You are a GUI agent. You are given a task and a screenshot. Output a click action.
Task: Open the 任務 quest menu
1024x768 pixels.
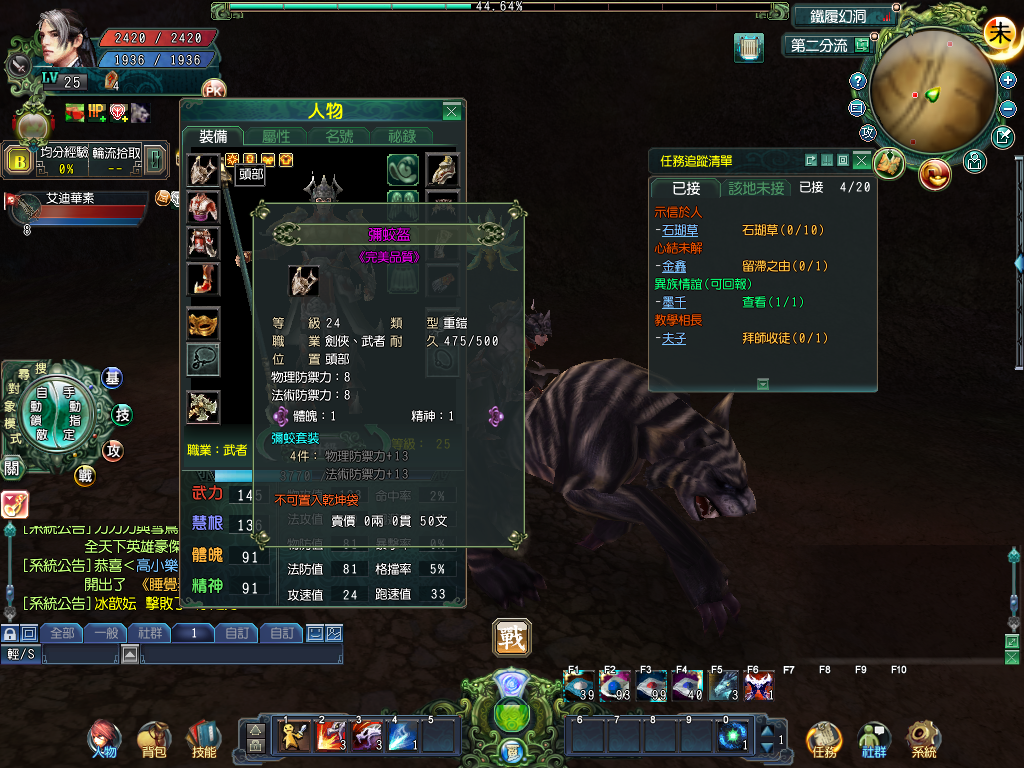[824, 739]
